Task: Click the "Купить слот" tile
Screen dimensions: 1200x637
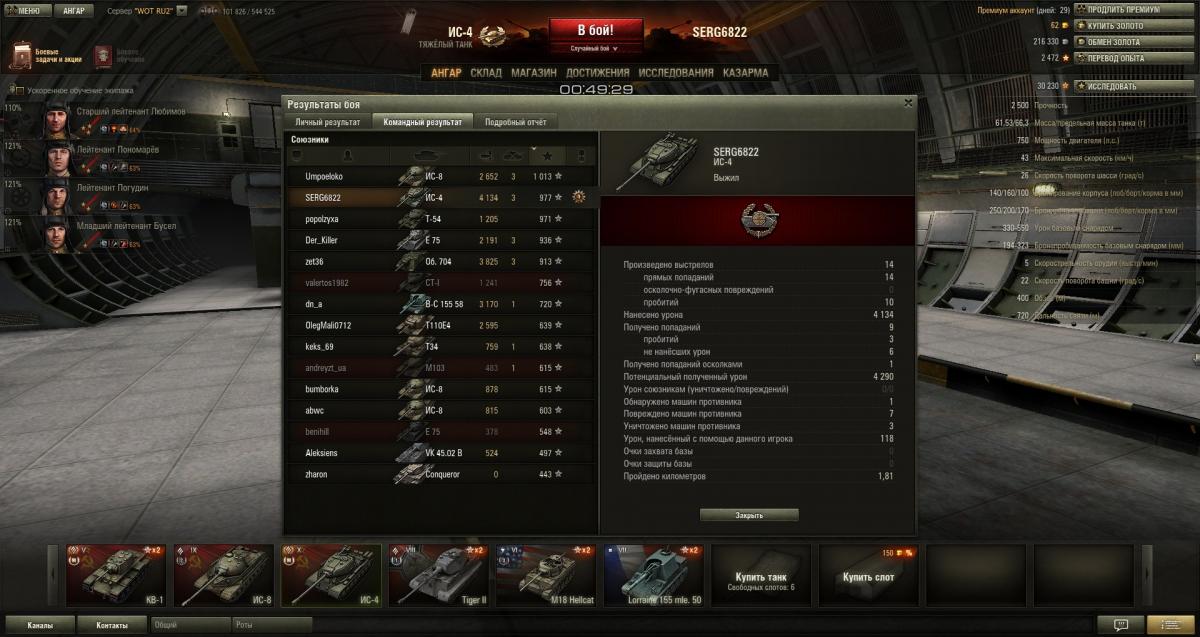Action: pyautogui.click(x=869, y=575)
